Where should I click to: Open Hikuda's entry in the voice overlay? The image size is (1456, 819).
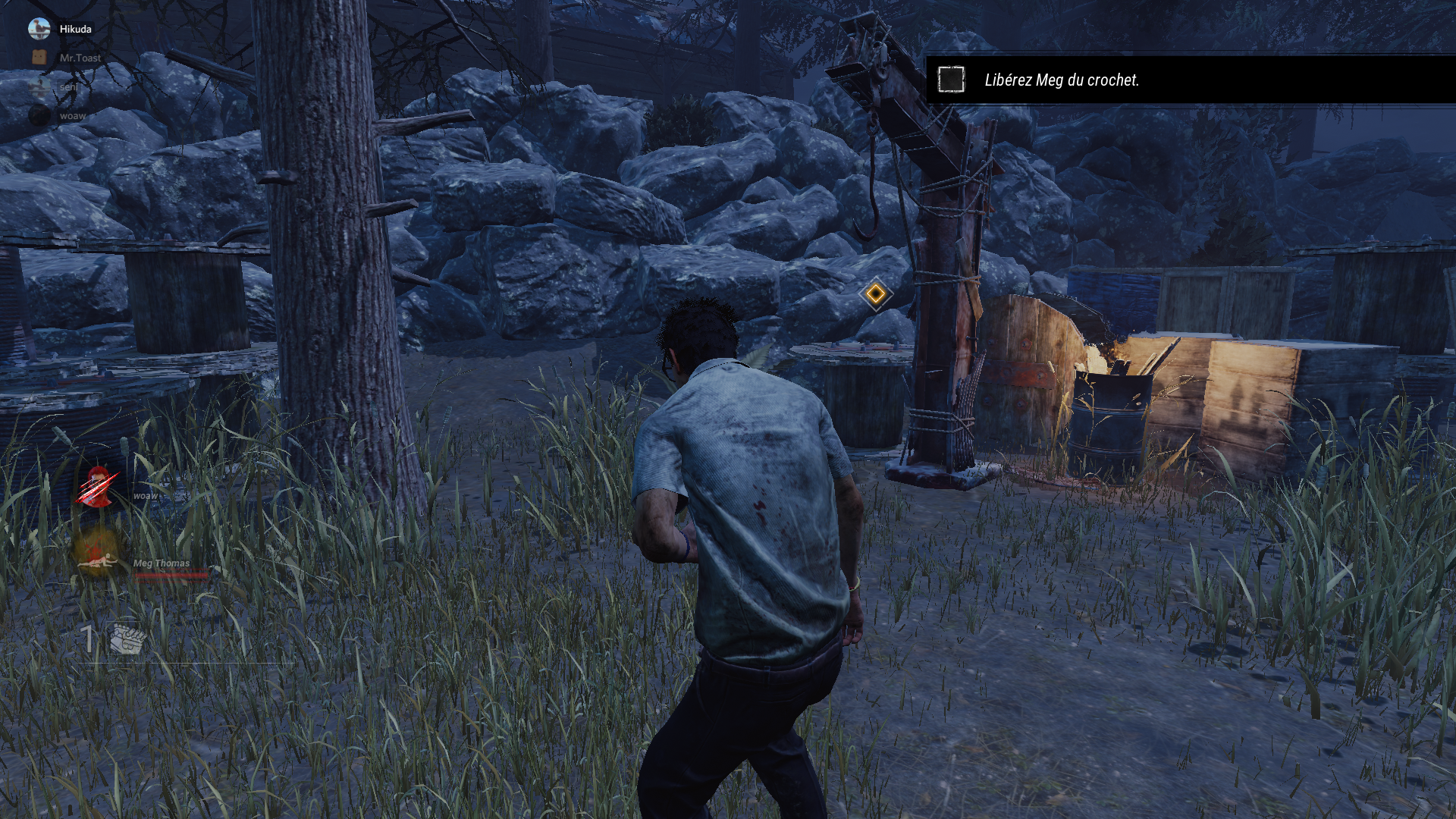coord(74,29)
